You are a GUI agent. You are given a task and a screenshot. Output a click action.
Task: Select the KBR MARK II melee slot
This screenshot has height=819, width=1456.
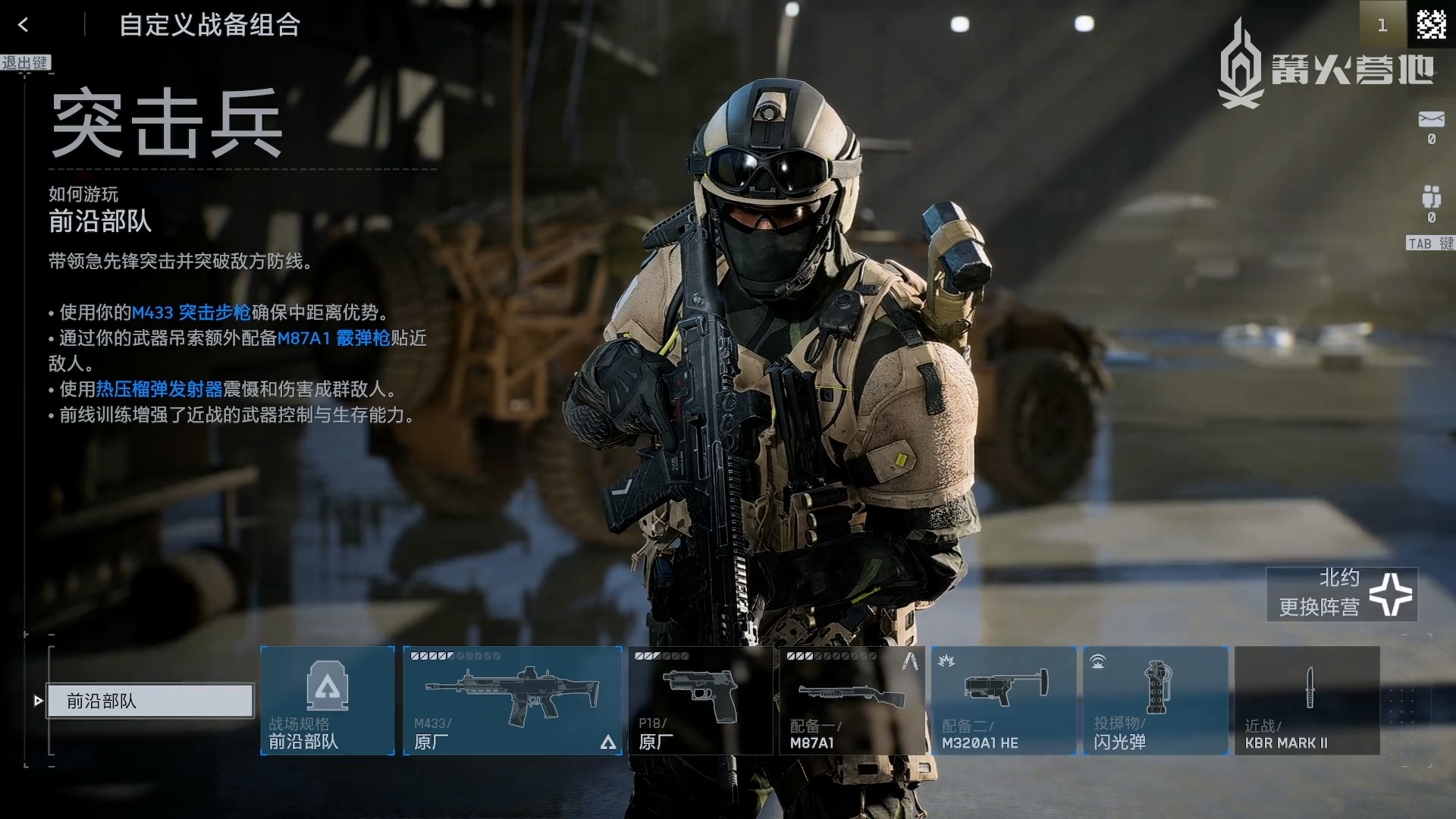click(x=1307, y=701)
